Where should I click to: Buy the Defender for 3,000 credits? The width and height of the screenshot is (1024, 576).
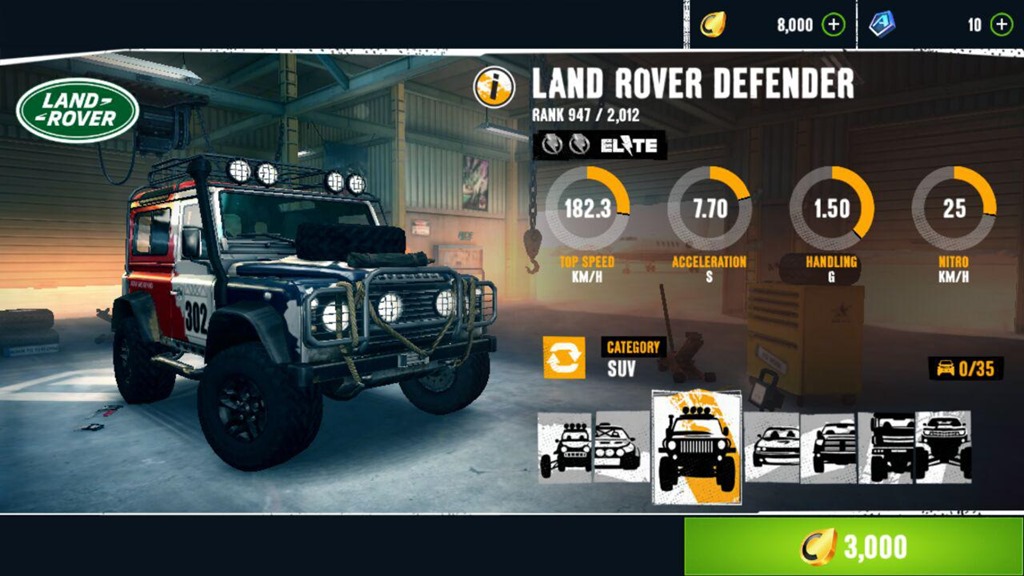(x=853, y=546)
